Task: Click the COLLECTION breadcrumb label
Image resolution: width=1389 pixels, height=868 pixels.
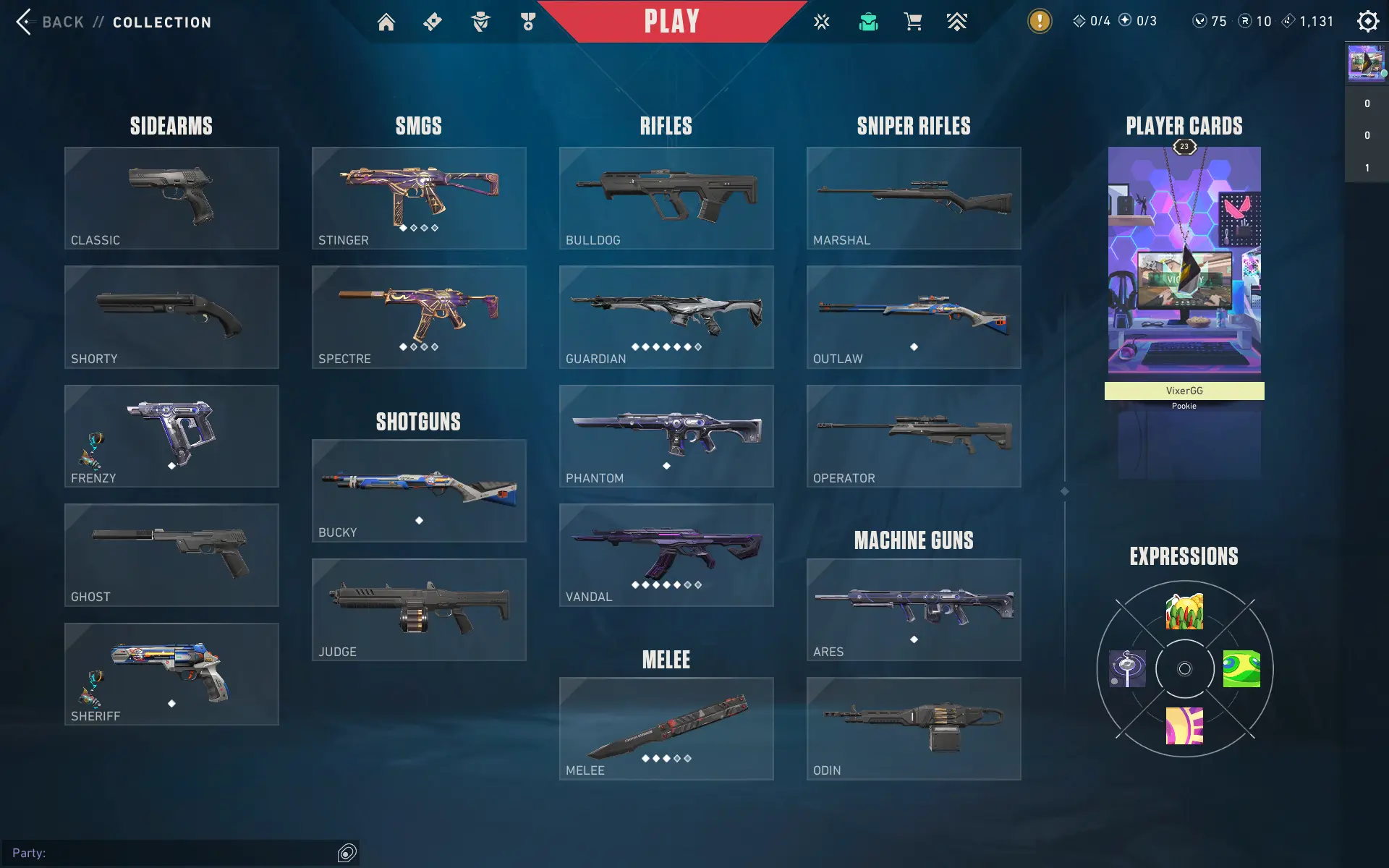Action: (161, 22)
